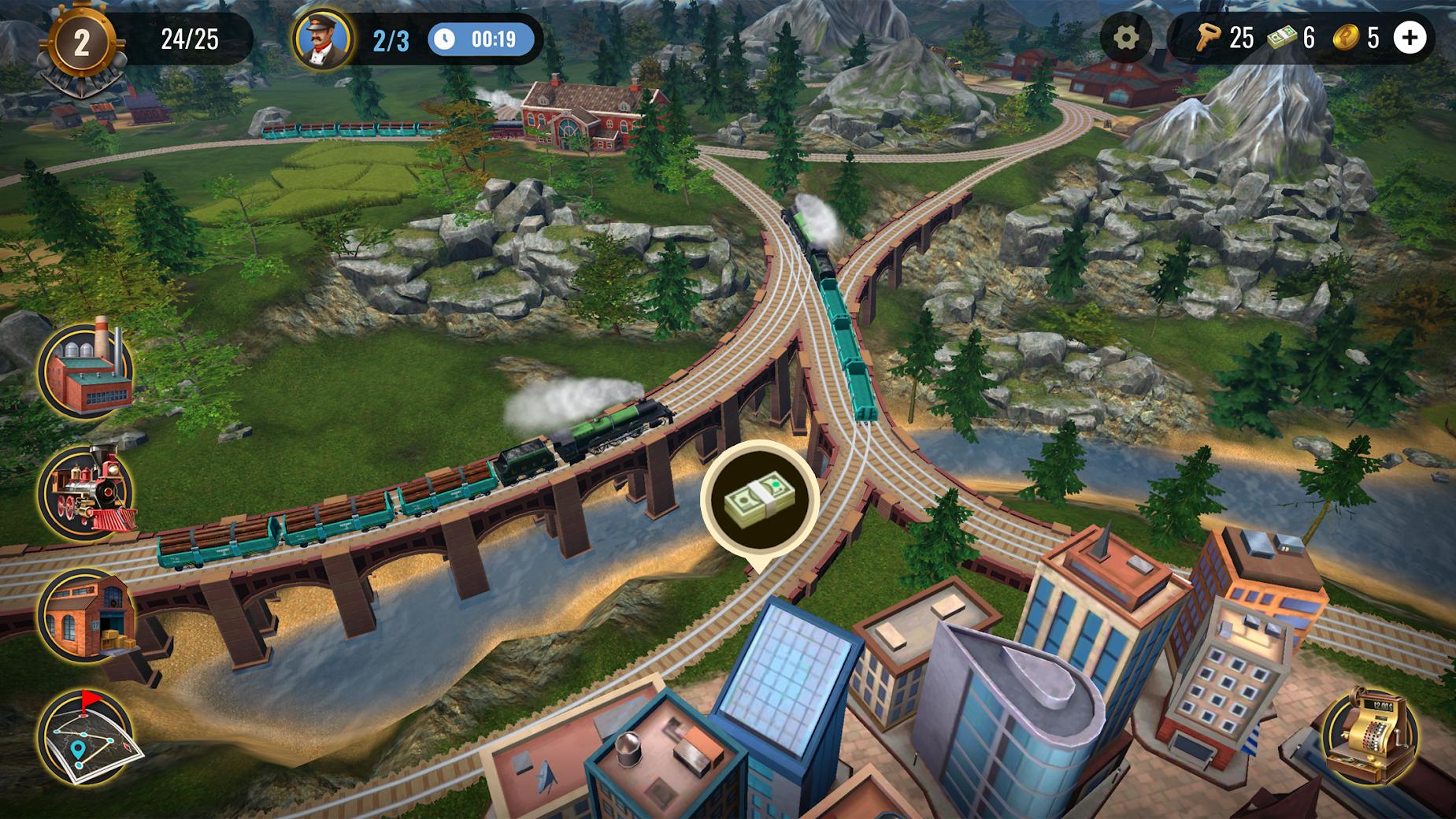The image size is (1456, 819).
Task: Open the settings gear menu
Action: (1126, 36)
